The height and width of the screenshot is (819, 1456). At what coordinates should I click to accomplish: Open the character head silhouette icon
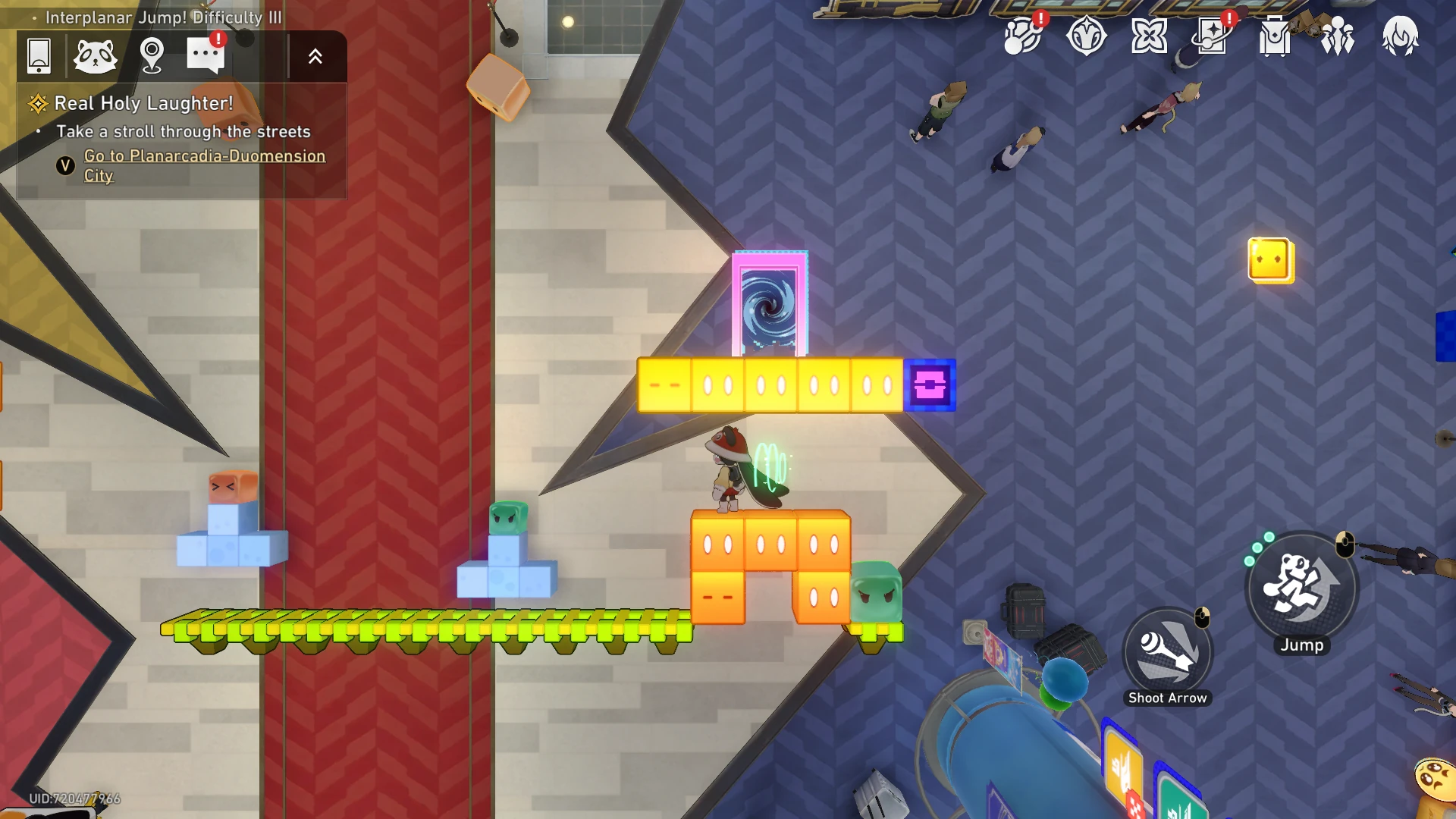tap(1400, 36)
